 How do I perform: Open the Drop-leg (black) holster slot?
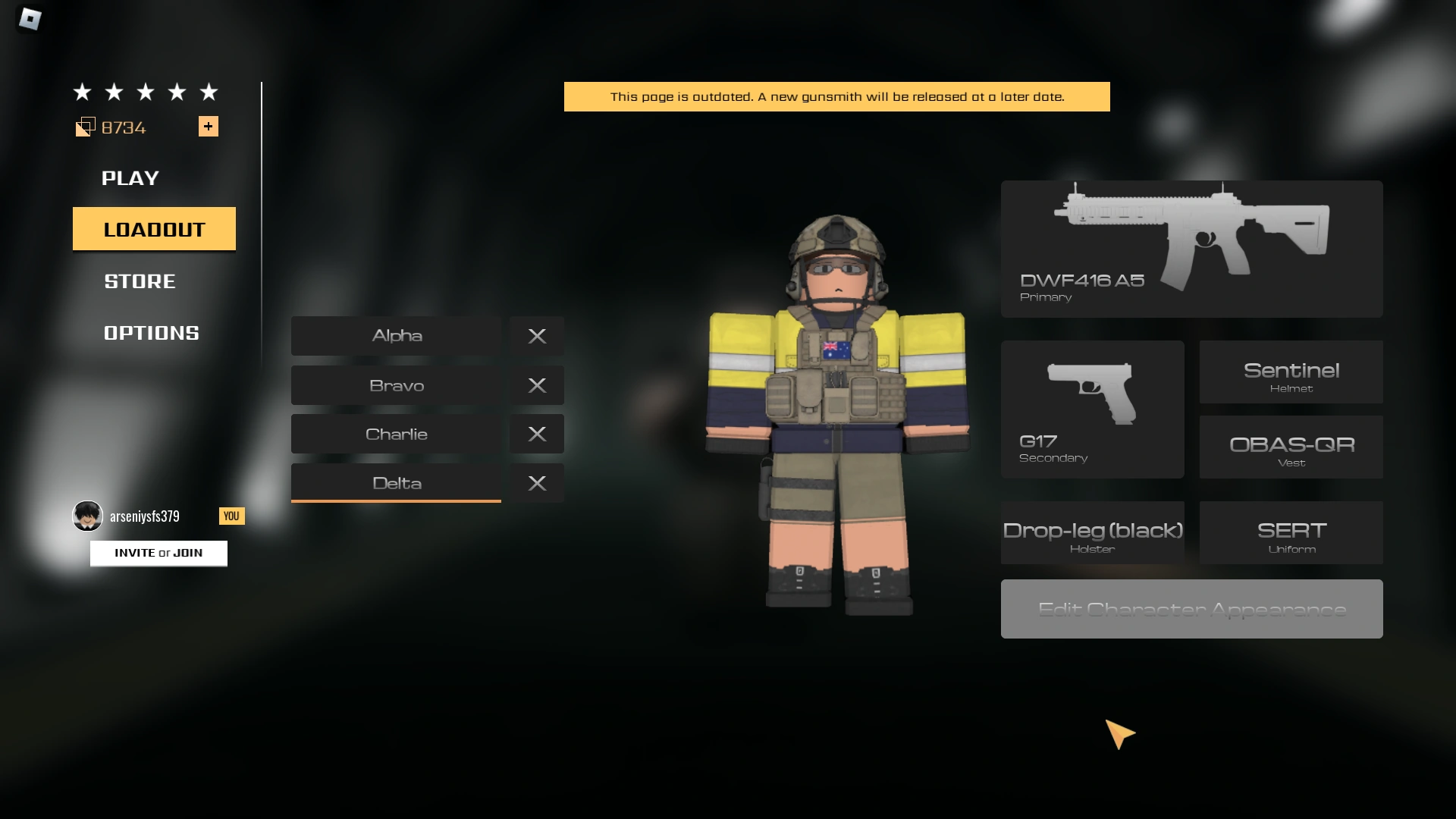[x=1092, y=532]
